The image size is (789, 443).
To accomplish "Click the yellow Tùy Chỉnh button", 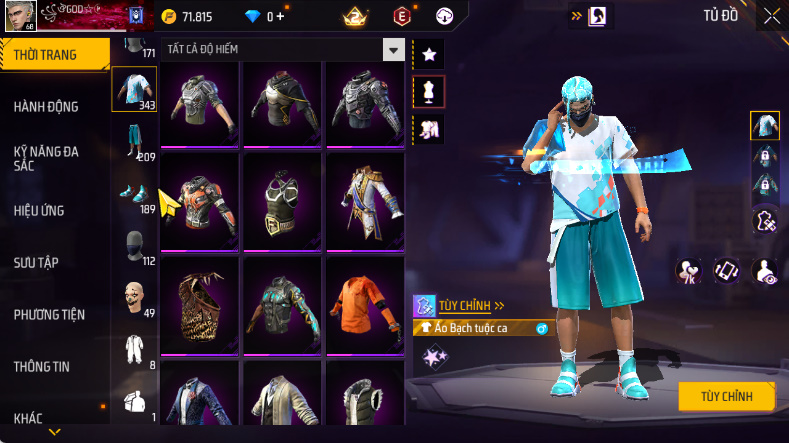I will [726, 396].
